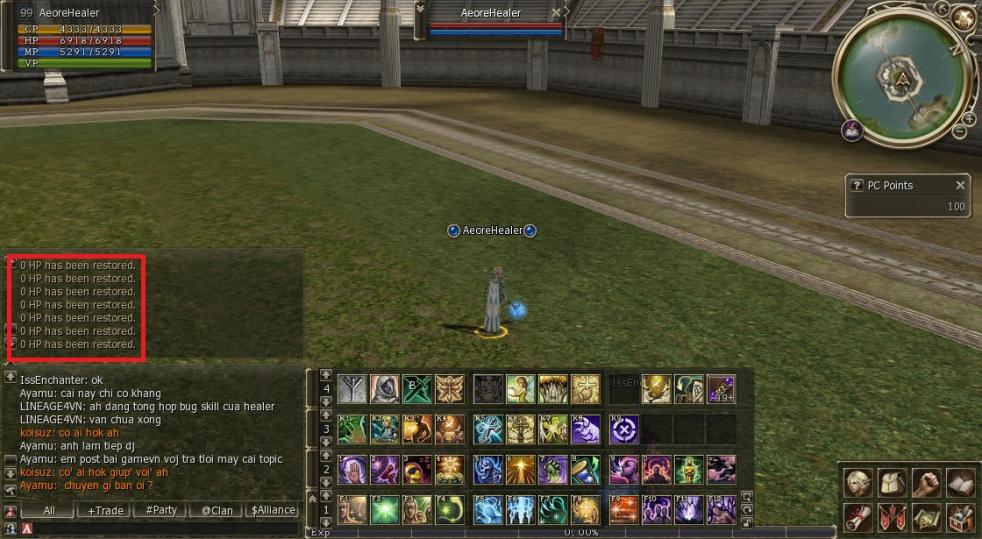Screen dimensions: 982x539
Task: Open the +Trade chat tab
Action: click(x=105, y=510)
